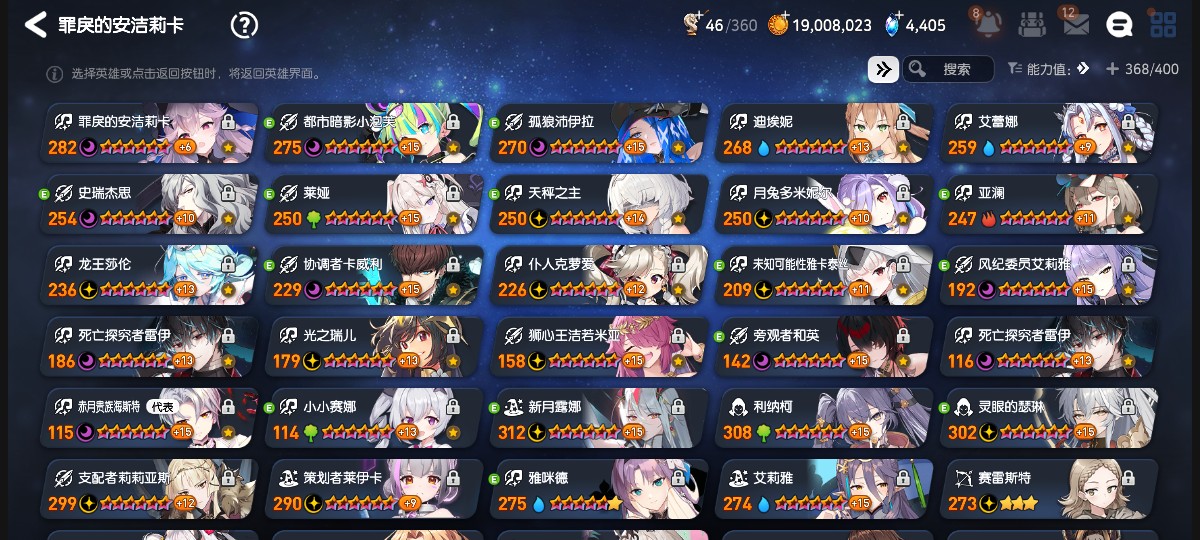Open the four-square grid menu
The height and width of the screenshot is (540, 1200).
[1163, 25]
